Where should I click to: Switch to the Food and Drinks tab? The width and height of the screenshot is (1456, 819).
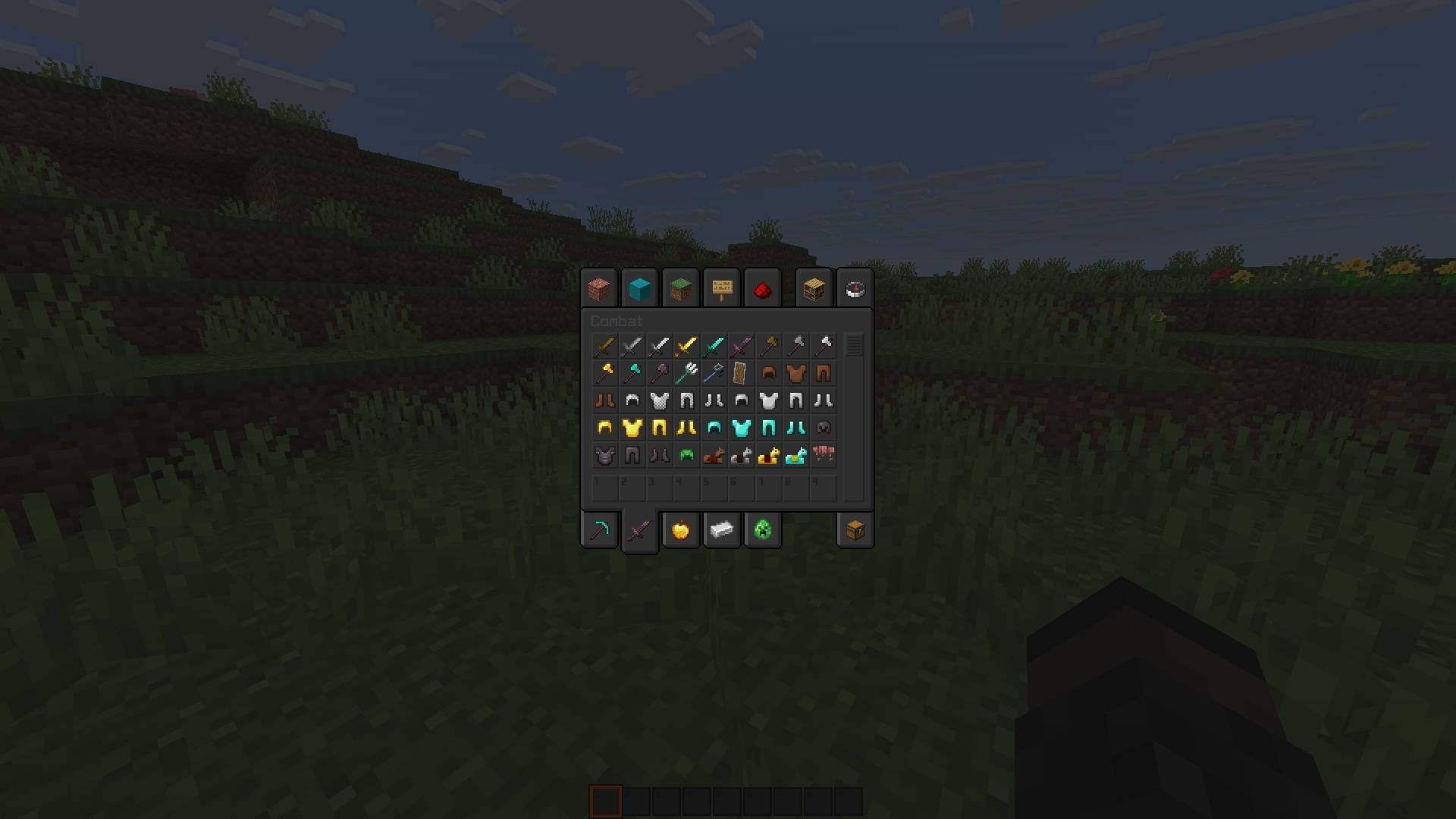[680, 529]
